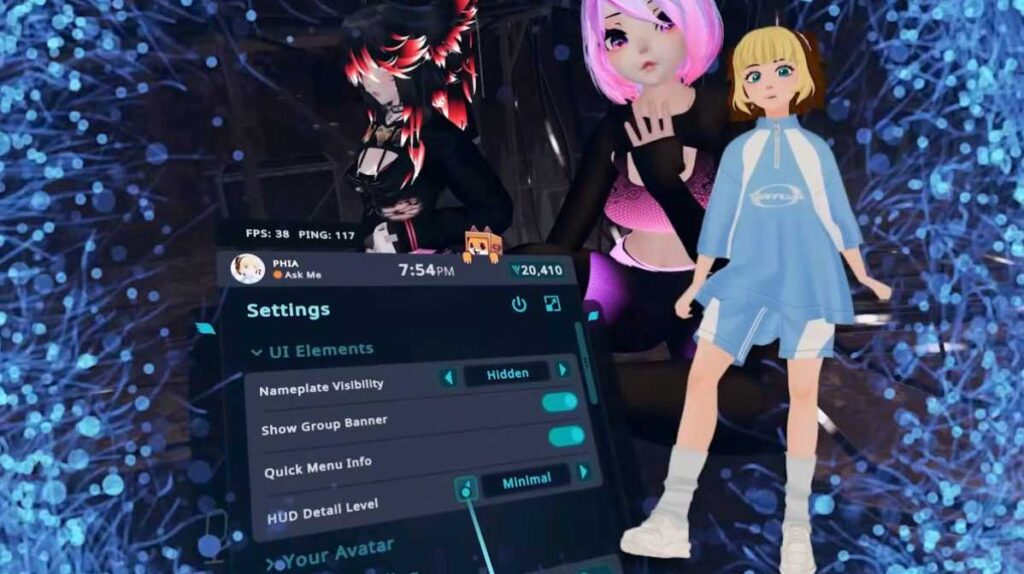The width and height of the screenshot is (1024, 574).
Task: Collapse the UI Elements section
Action: point(258,352)
